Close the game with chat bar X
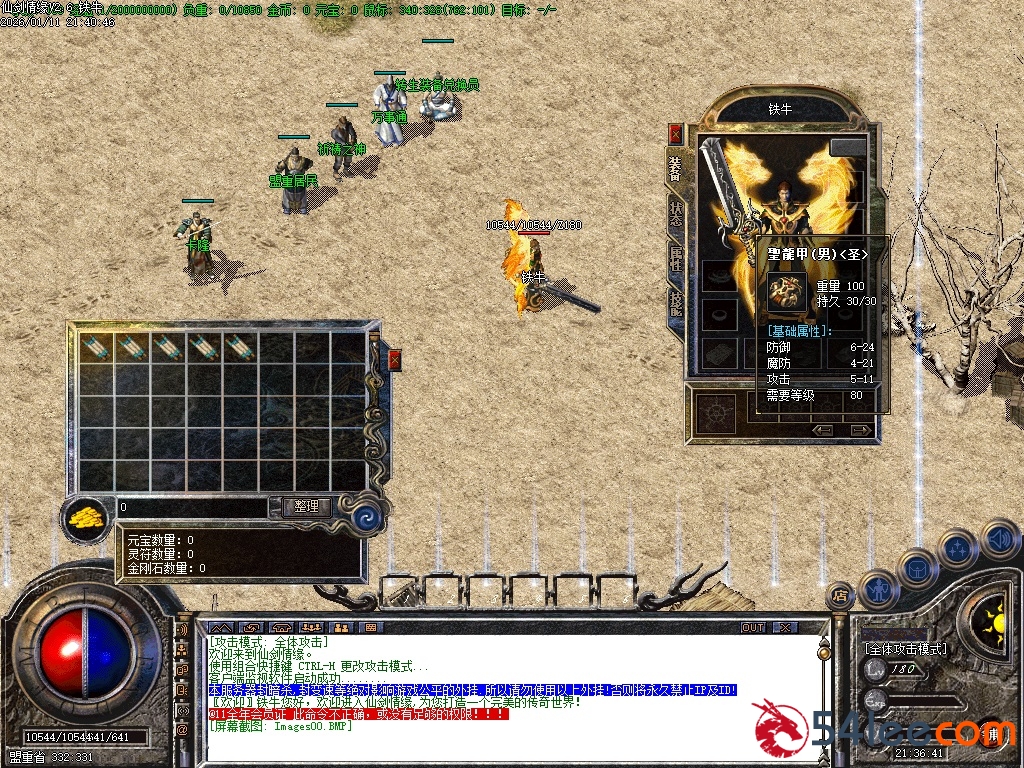1024x768 pixels. click(x=785, y=627)
